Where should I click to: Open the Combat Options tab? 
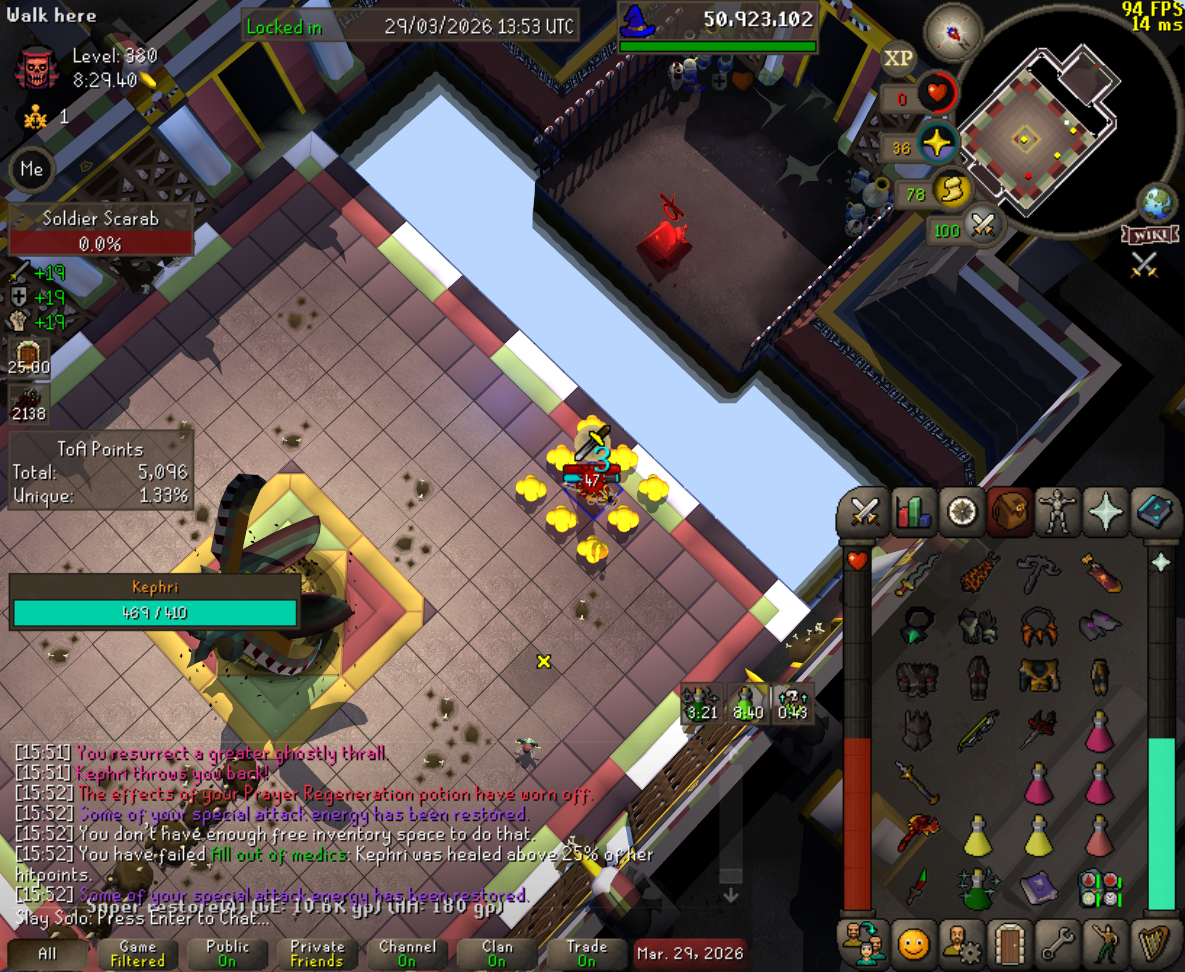pyautogui.click(x=864, y=512)
